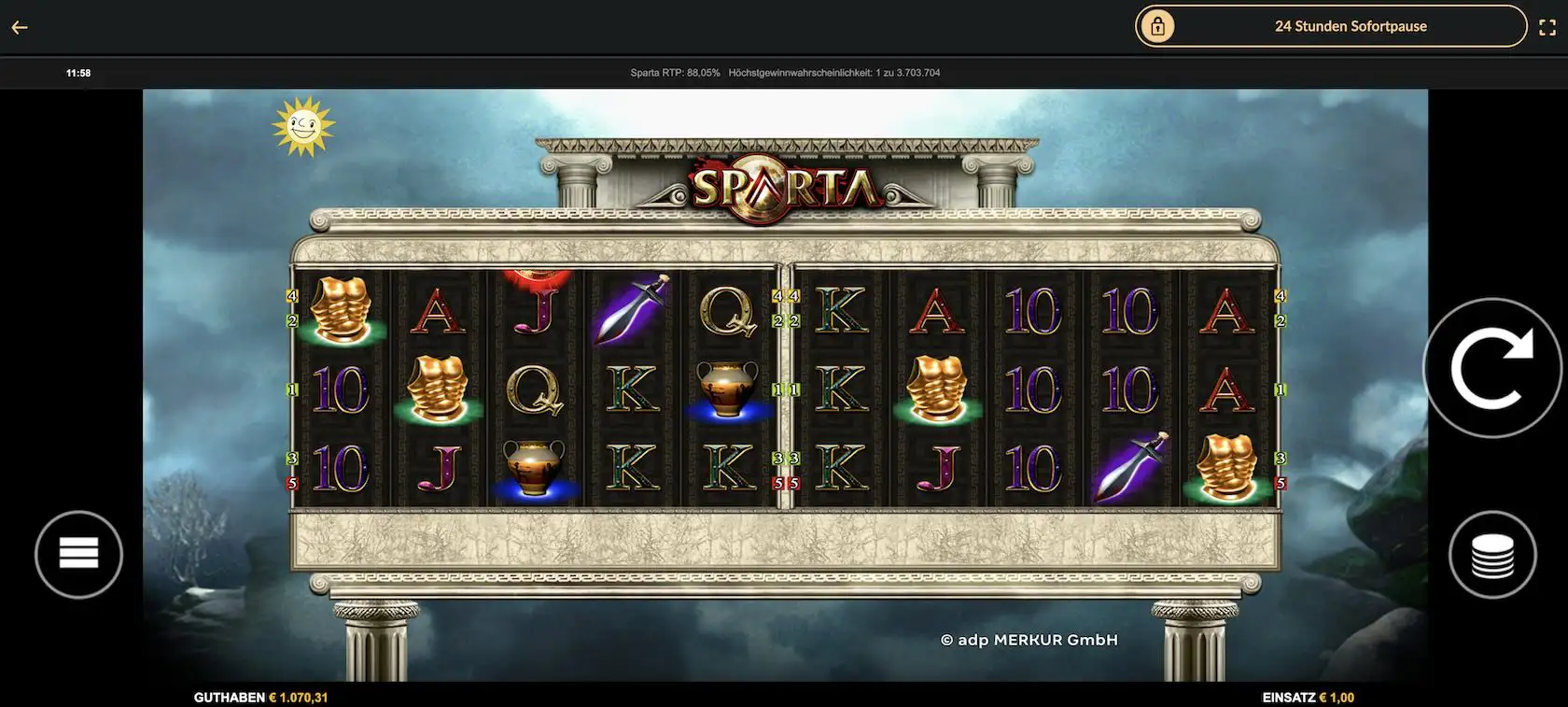Click the lock icon beside Sofortpause
The width and height of the screenshot is (1568, 707).
click(1157, 25)
